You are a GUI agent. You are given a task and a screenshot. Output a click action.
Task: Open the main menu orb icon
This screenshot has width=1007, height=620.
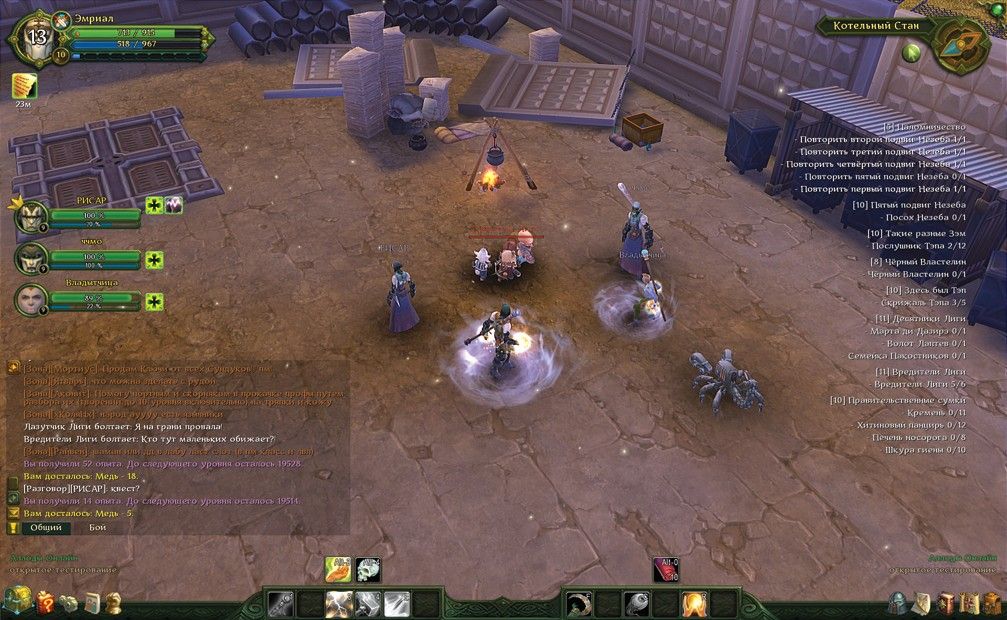pos(17,601)
